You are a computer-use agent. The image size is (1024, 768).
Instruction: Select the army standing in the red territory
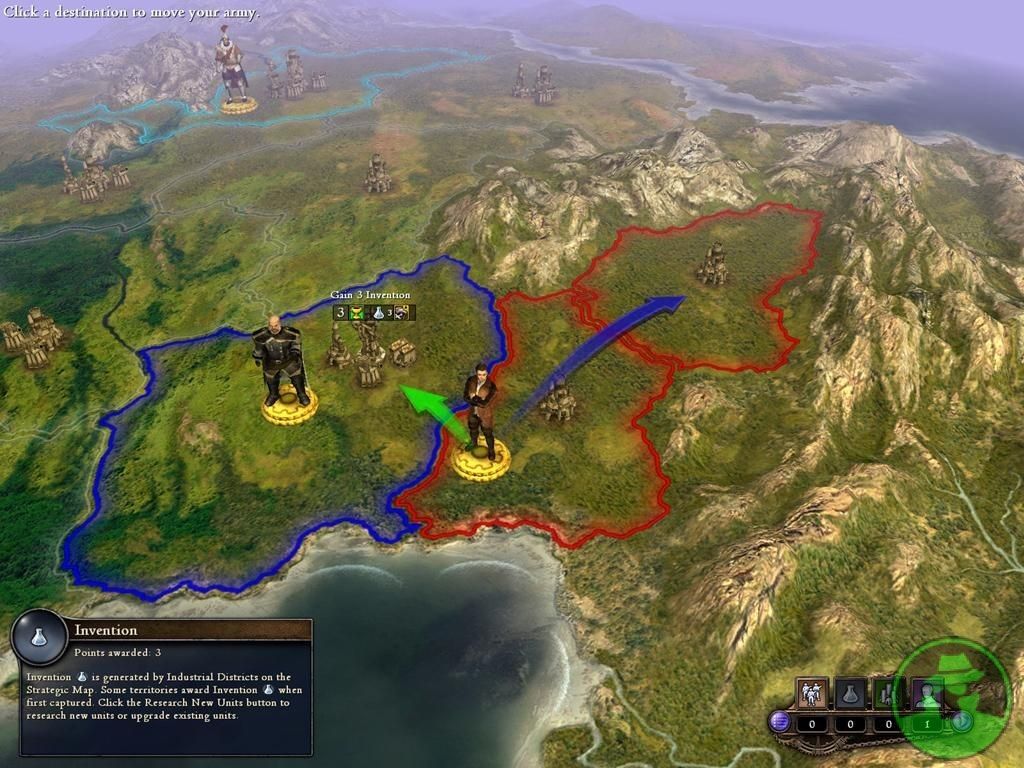(x=481, y=420)
